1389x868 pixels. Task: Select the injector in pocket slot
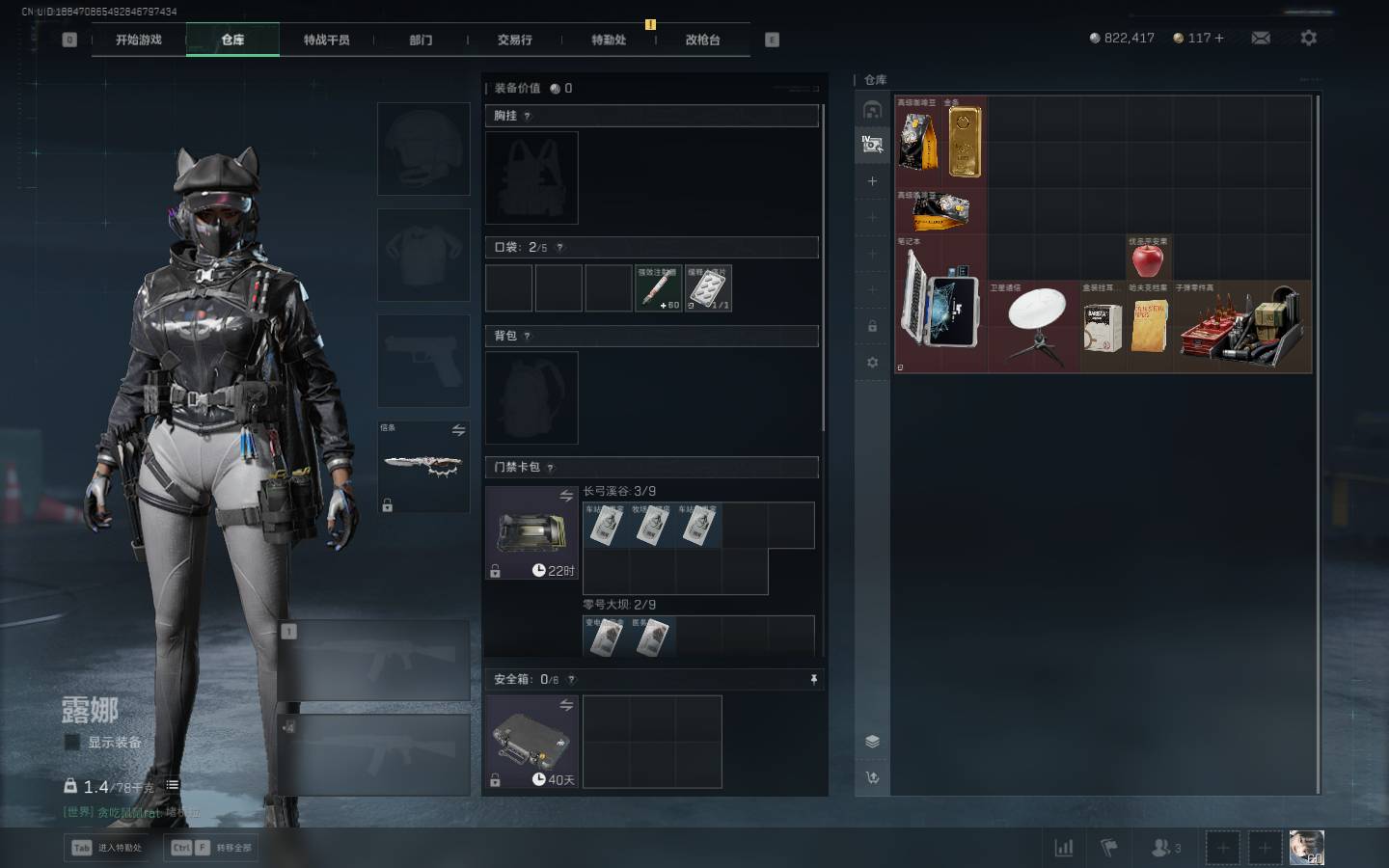pos(658,288)
